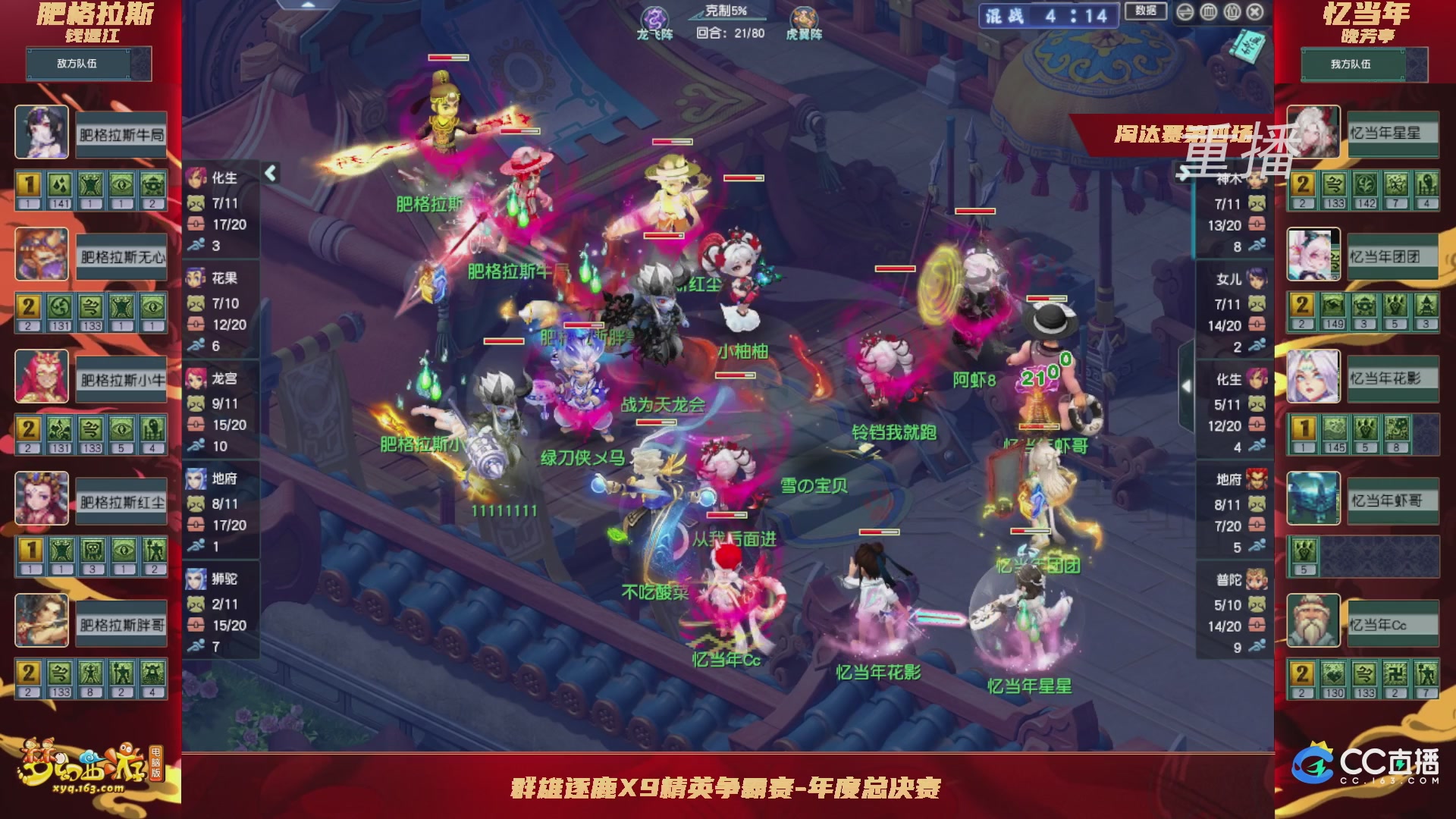Open the trash bin circular icon
Screen dimensions: 1456x819
coord(1208,12)
